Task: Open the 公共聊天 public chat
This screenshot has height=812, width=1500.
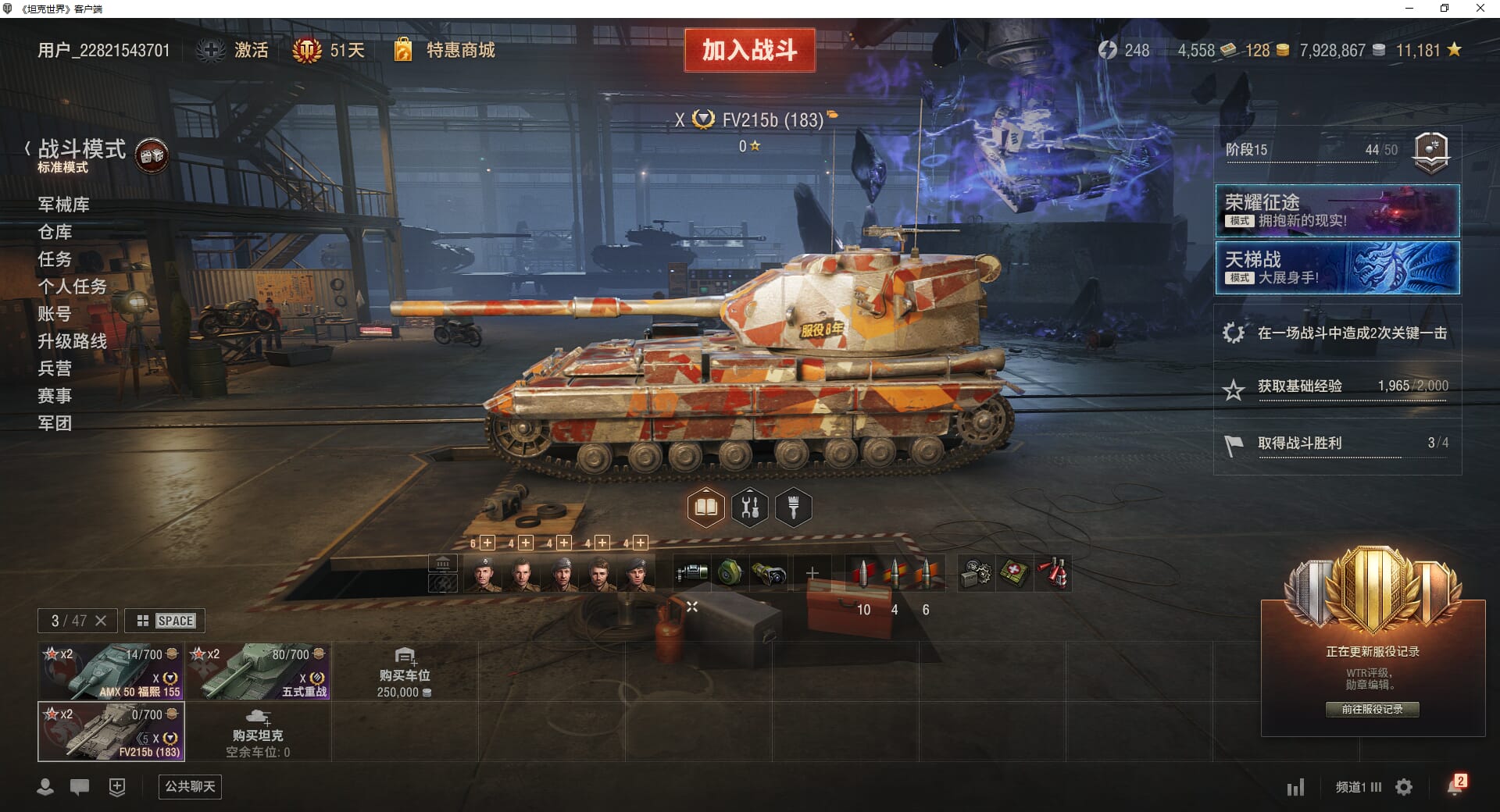Action: [x=190, y=786]
